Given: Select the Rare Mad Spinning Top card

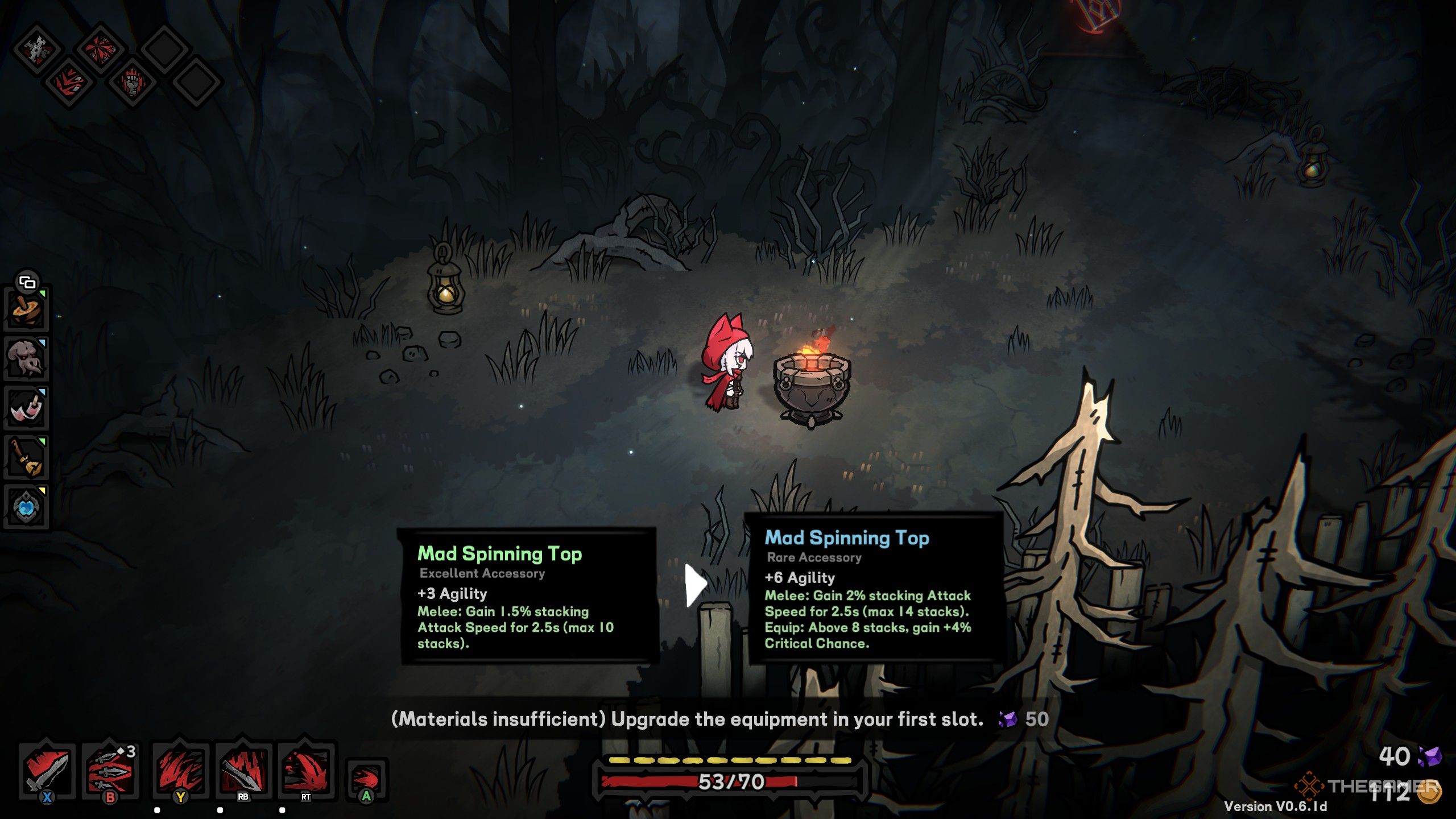Looking at the screenshot, I should pyautogui.click(x=875, y=589).
